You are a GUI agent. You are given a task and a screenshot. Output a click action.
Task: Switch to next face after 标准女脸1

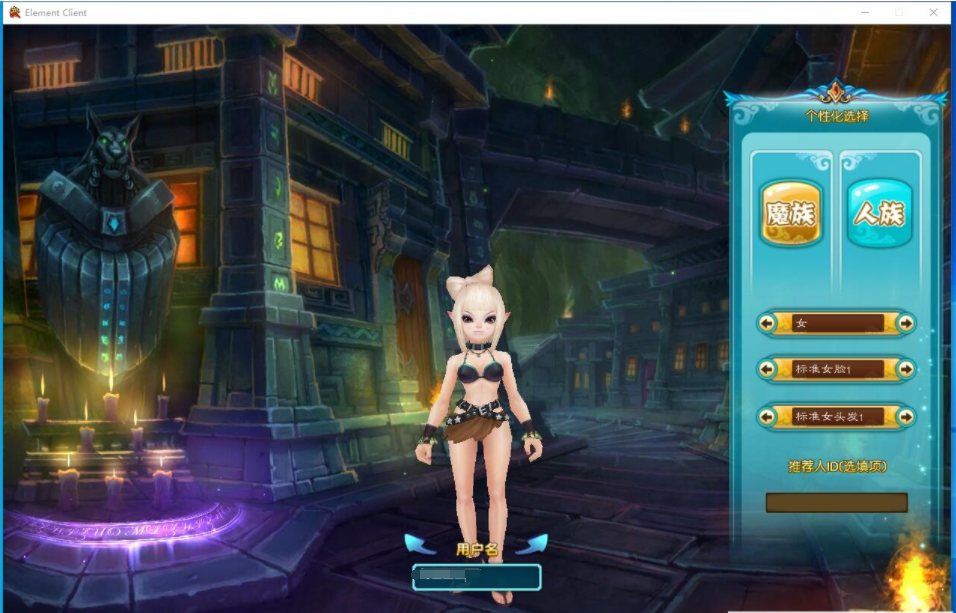pos(905,369)
